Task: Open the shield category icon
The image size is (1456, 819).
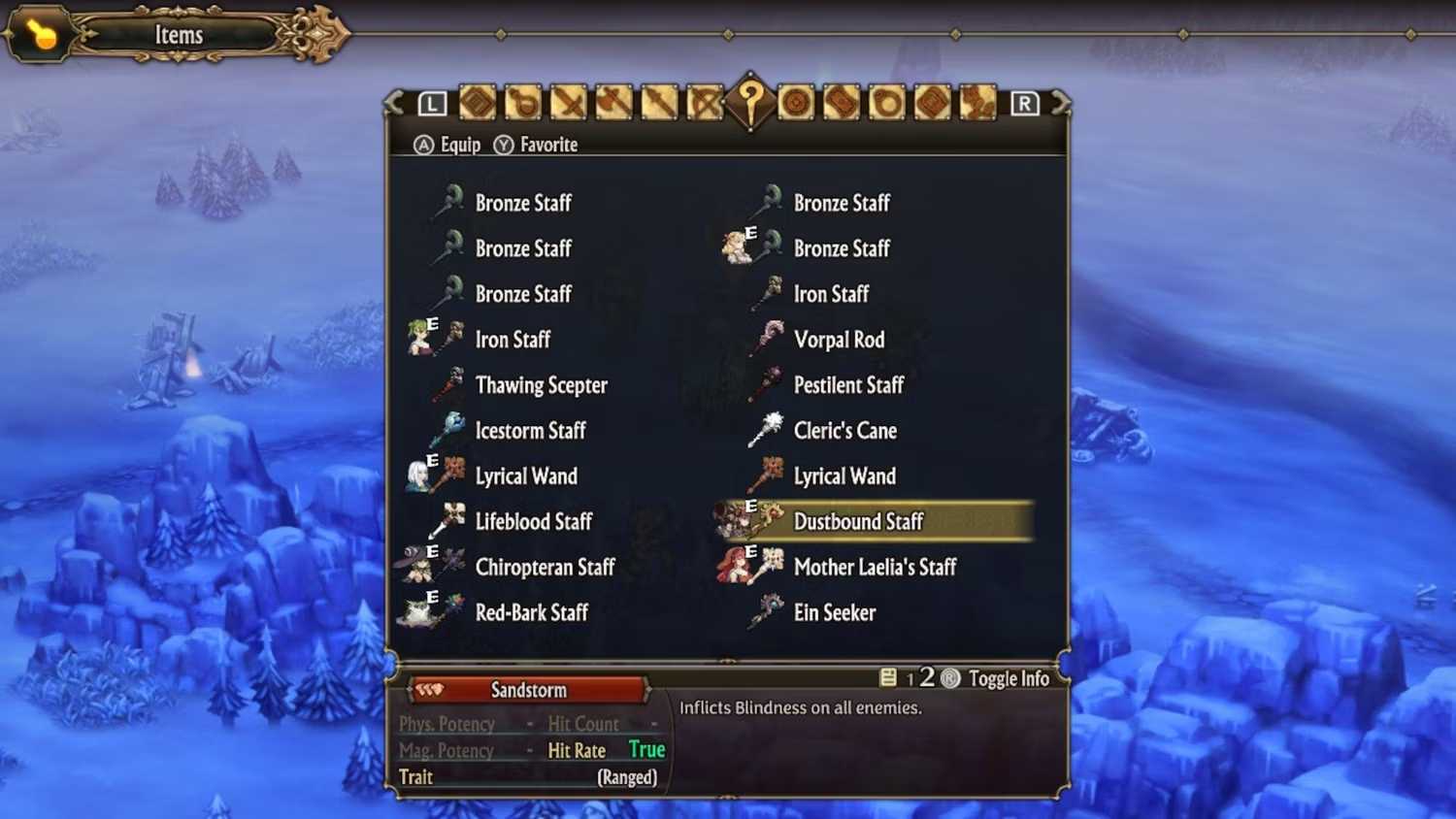Action: (x=797, y=103)
